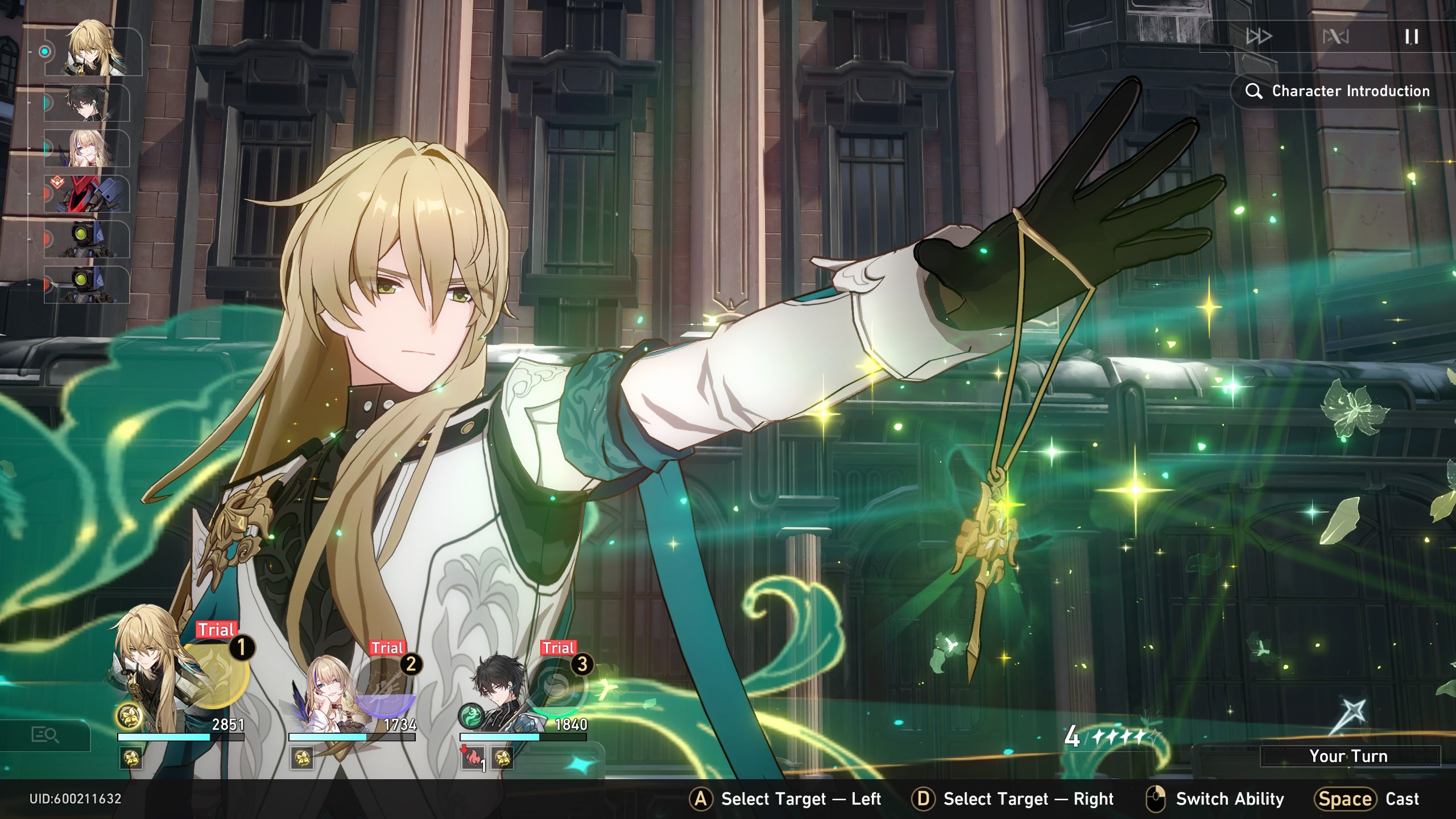Pause the battle

(1411, 37)
